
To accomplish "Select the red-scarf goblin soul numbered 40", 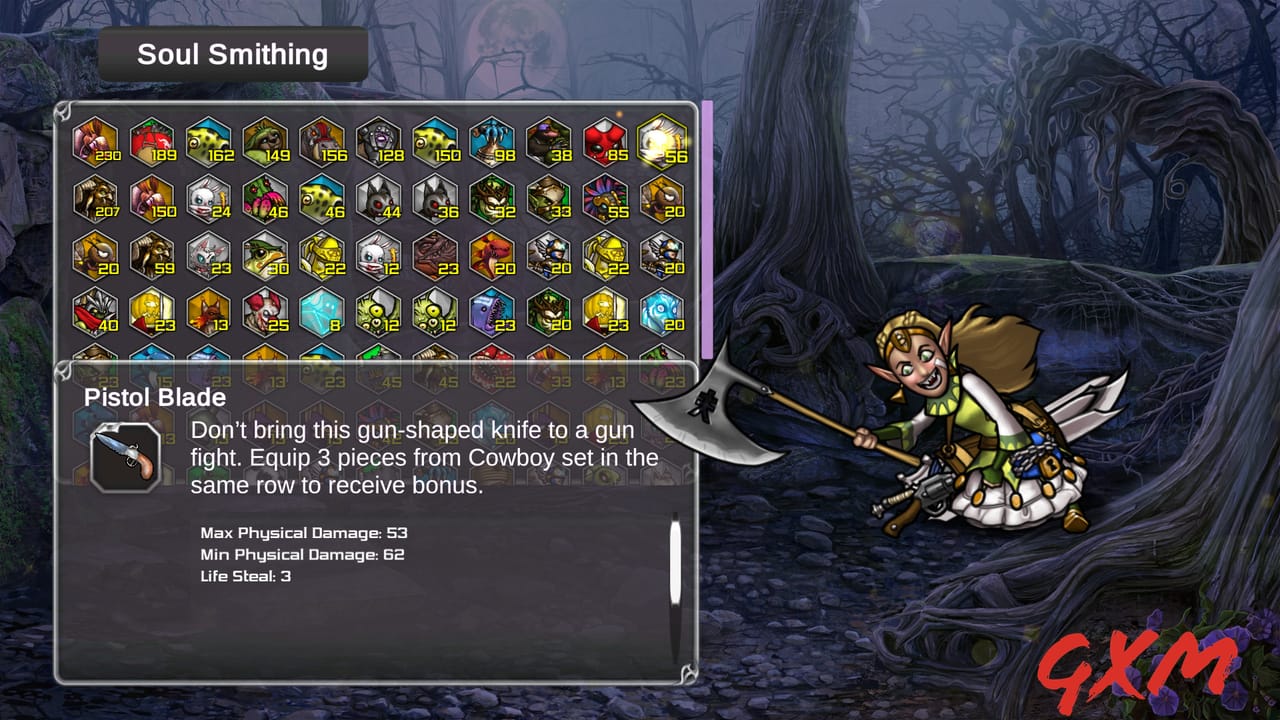I will pos(95,311).
